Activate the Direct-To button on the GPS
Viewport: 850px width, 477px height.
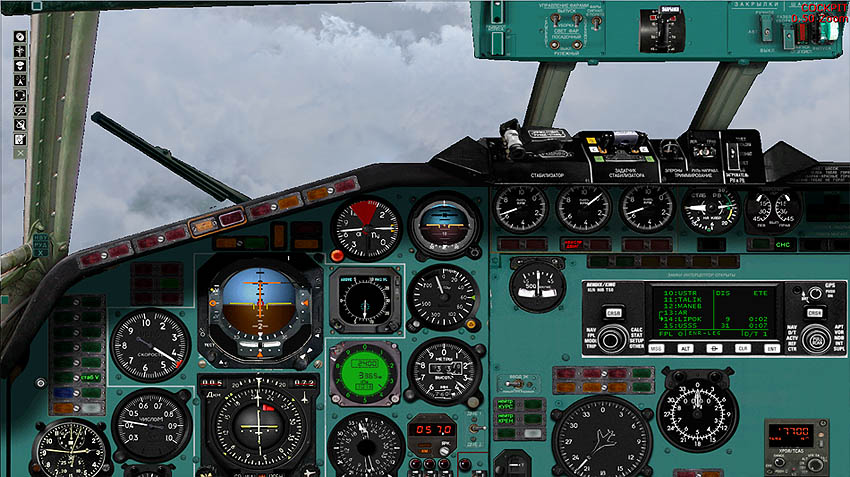pos(715,348)
